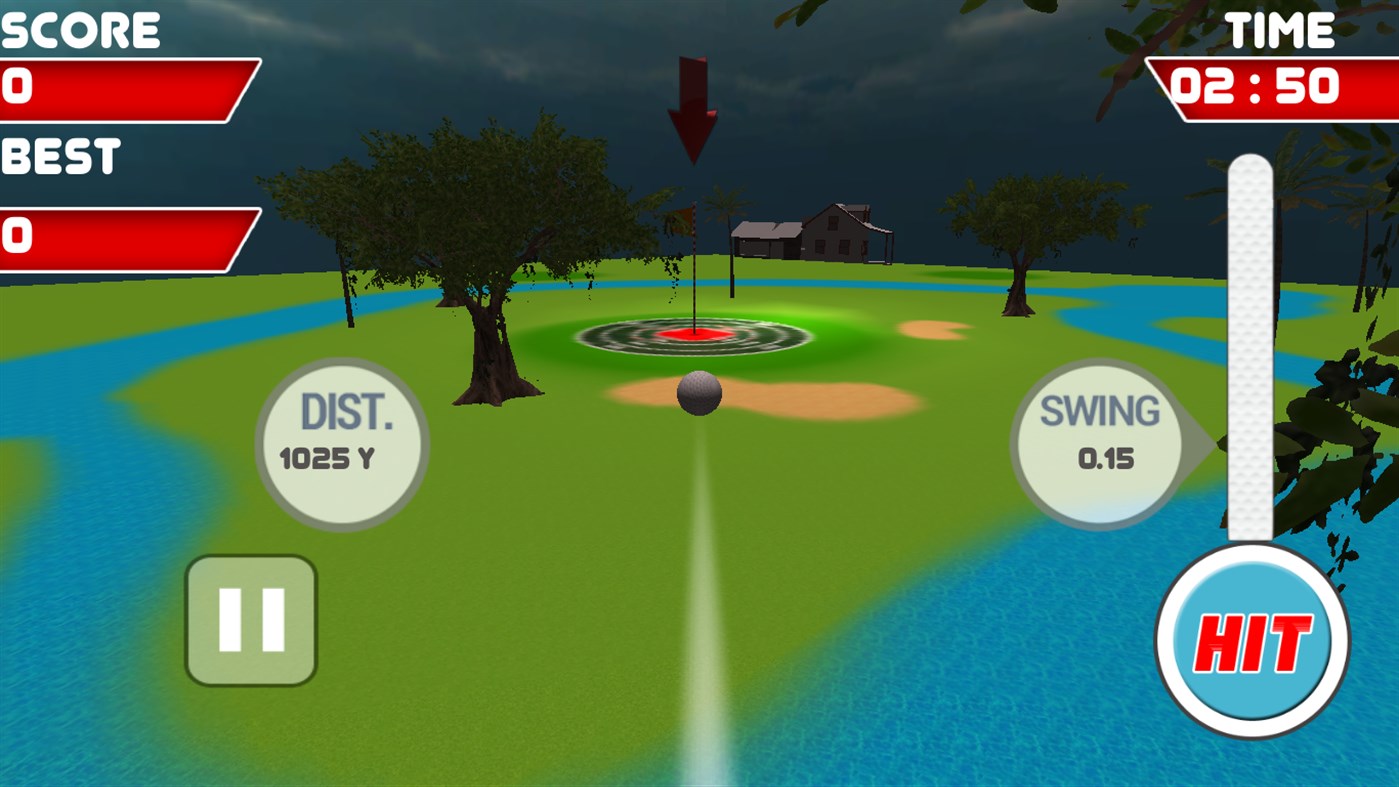The height and width of the screenshot is (787, 1399).
Task: Select the SWING 0.15 indicator bubble
Action: [x=1100, y=438]
